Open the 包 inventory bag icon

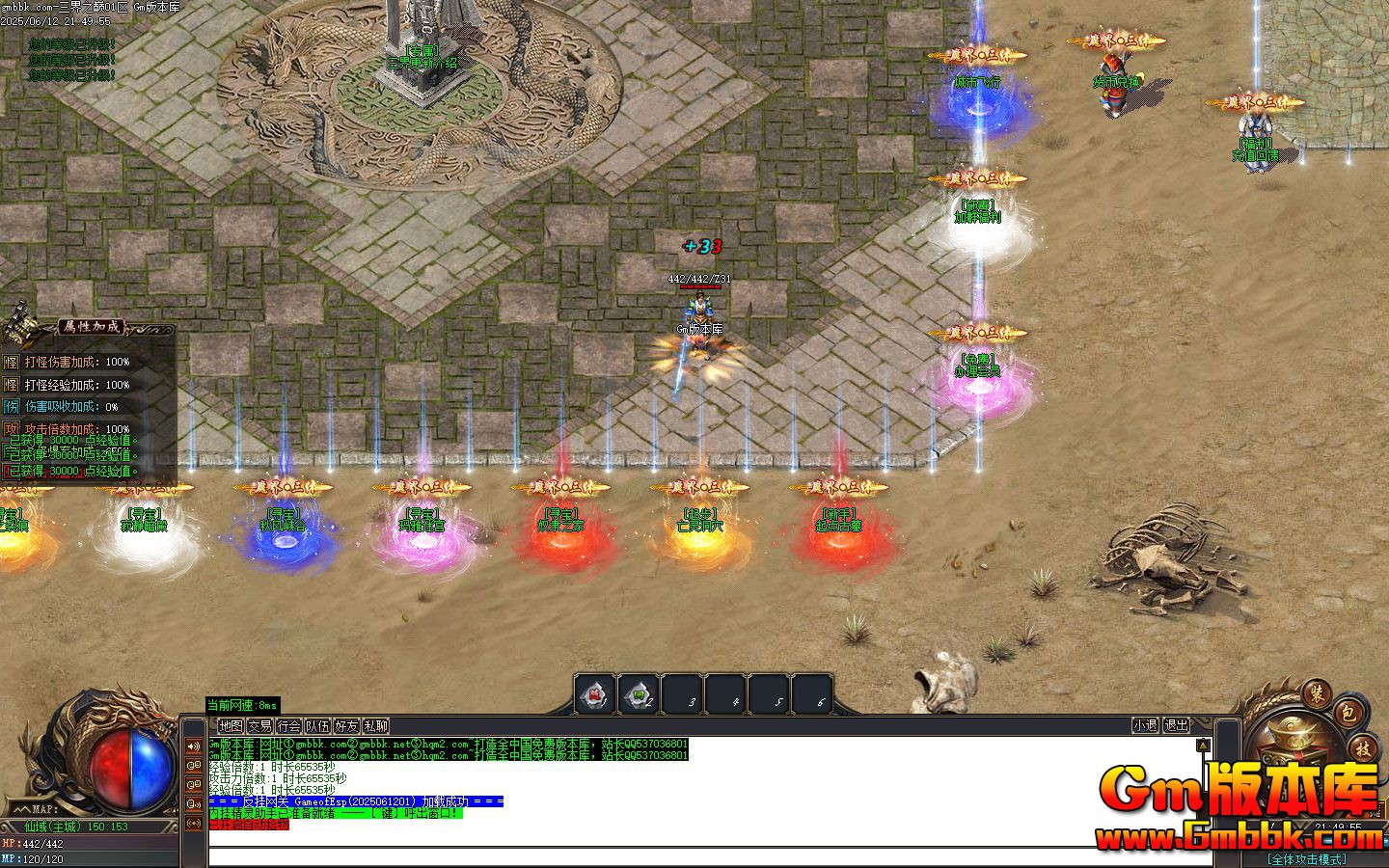coord(1348,714)
